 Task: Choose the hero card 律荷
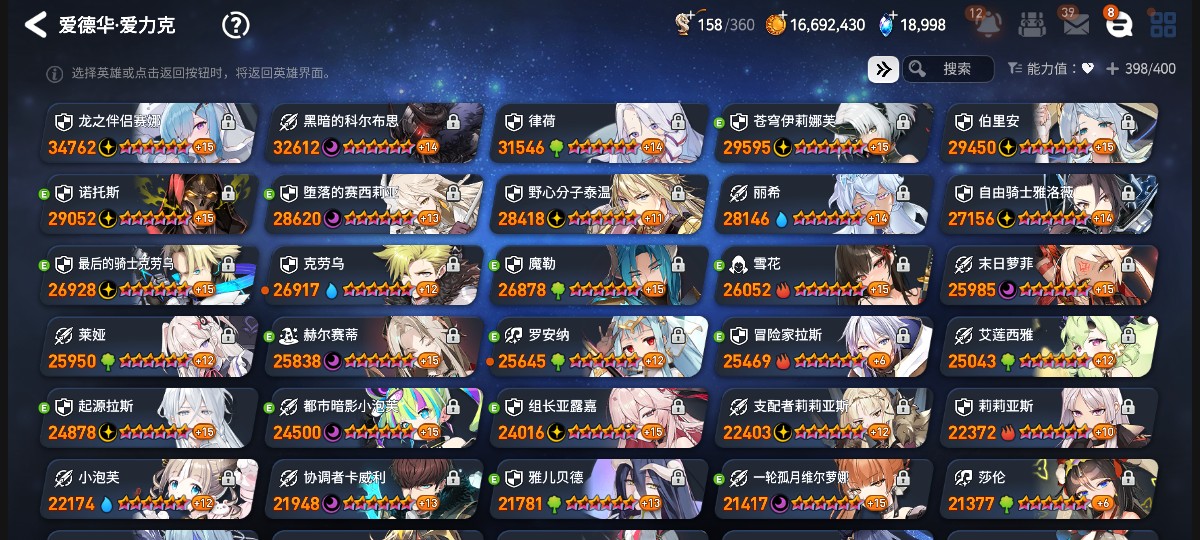coord(600,133)
